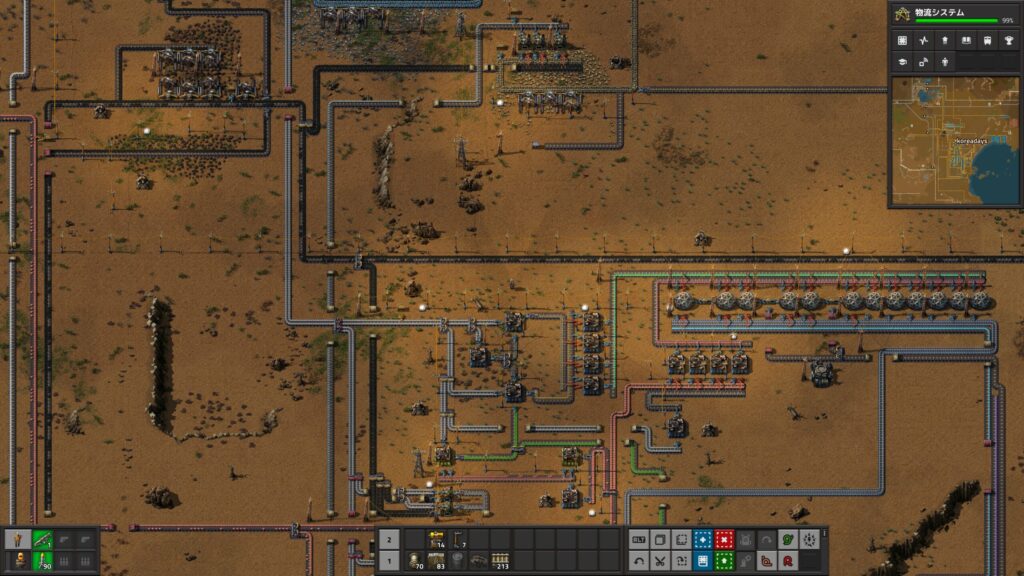Toggle the ALT info mode button
This screenshot has height=576, width=1024.
pyautogui.click(x=638, y=539)
